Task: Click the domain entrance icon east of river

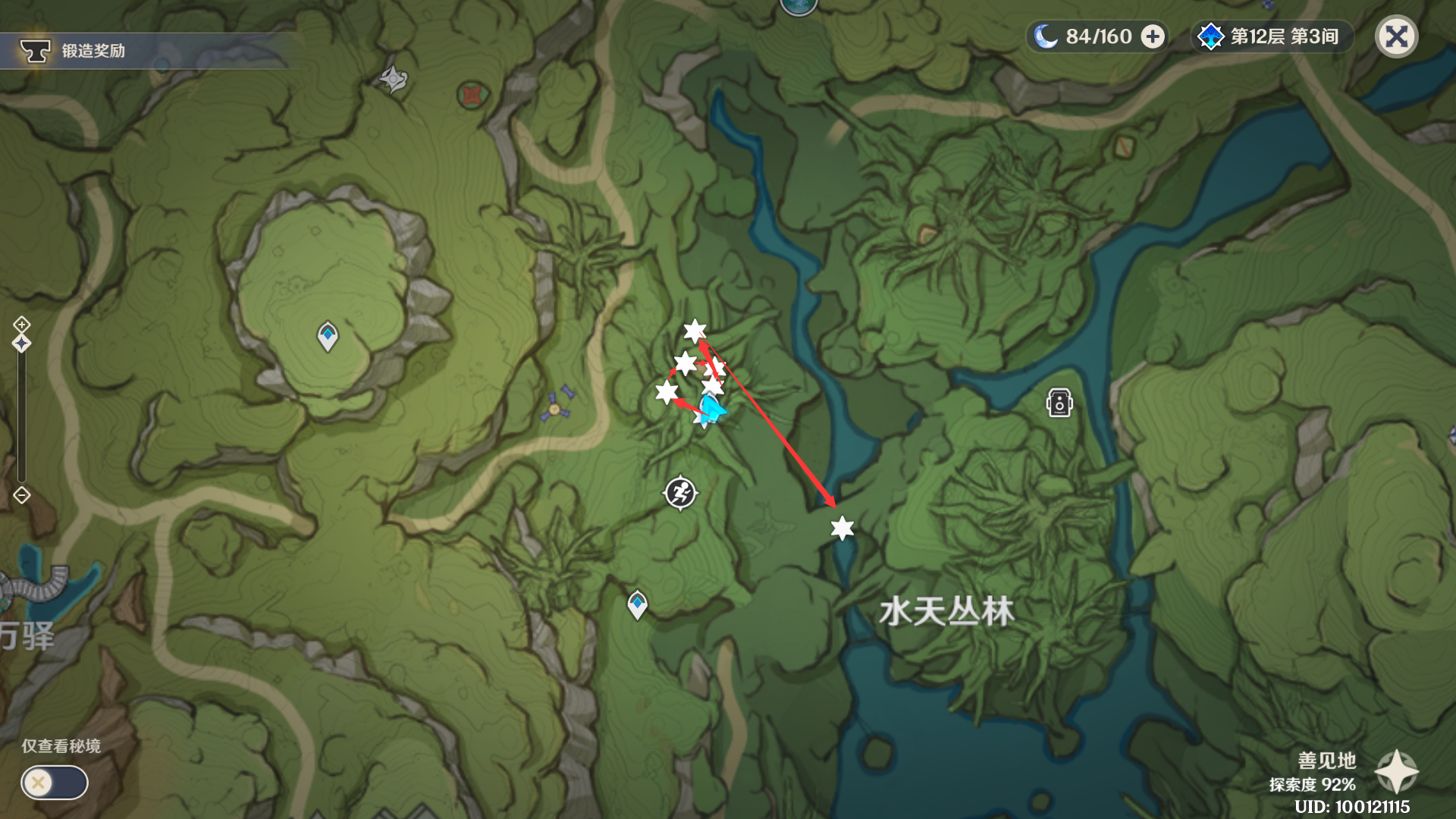Action: pos(1059,403)
